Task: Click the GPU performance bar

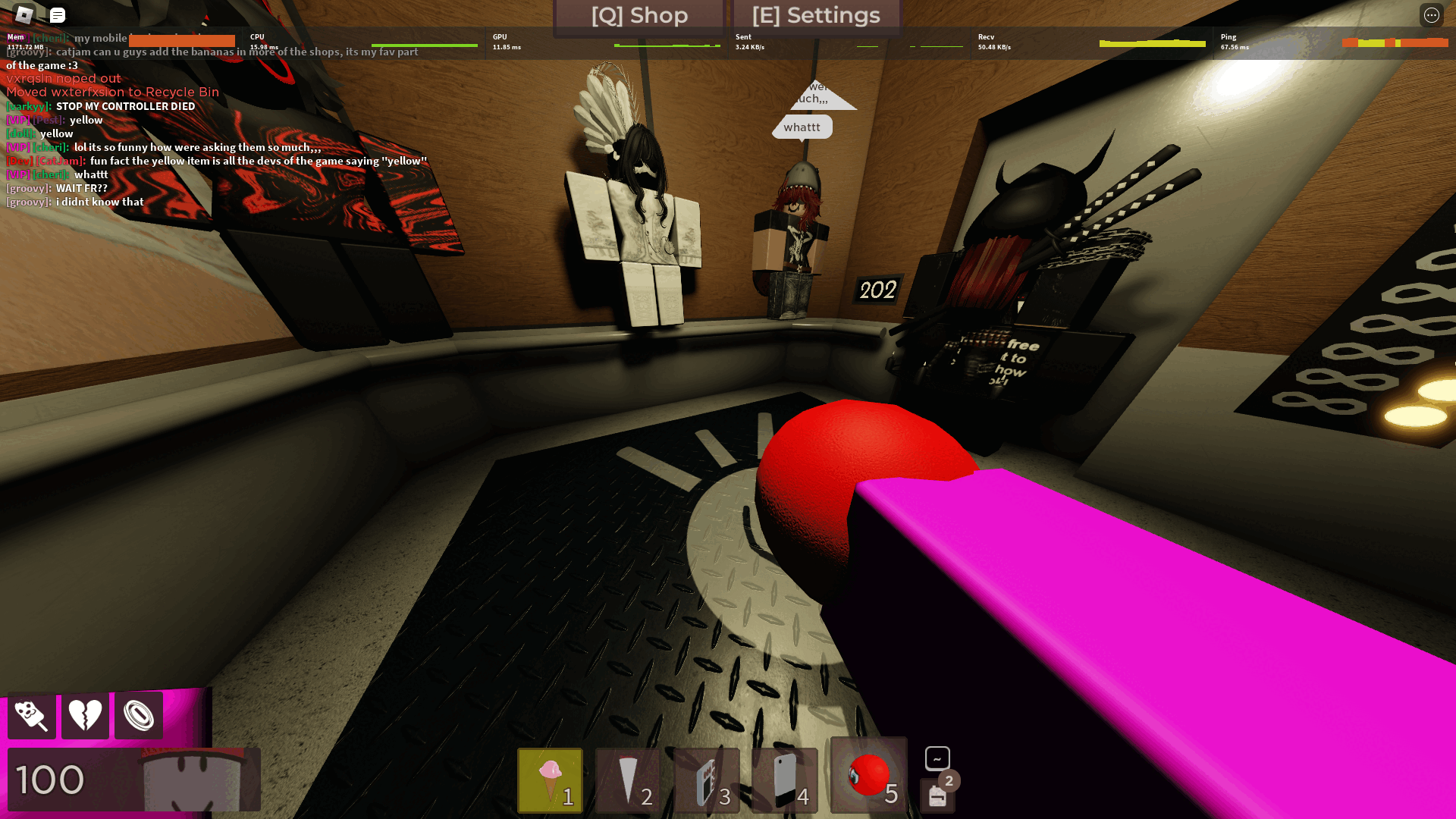Action: coord(667,45)
